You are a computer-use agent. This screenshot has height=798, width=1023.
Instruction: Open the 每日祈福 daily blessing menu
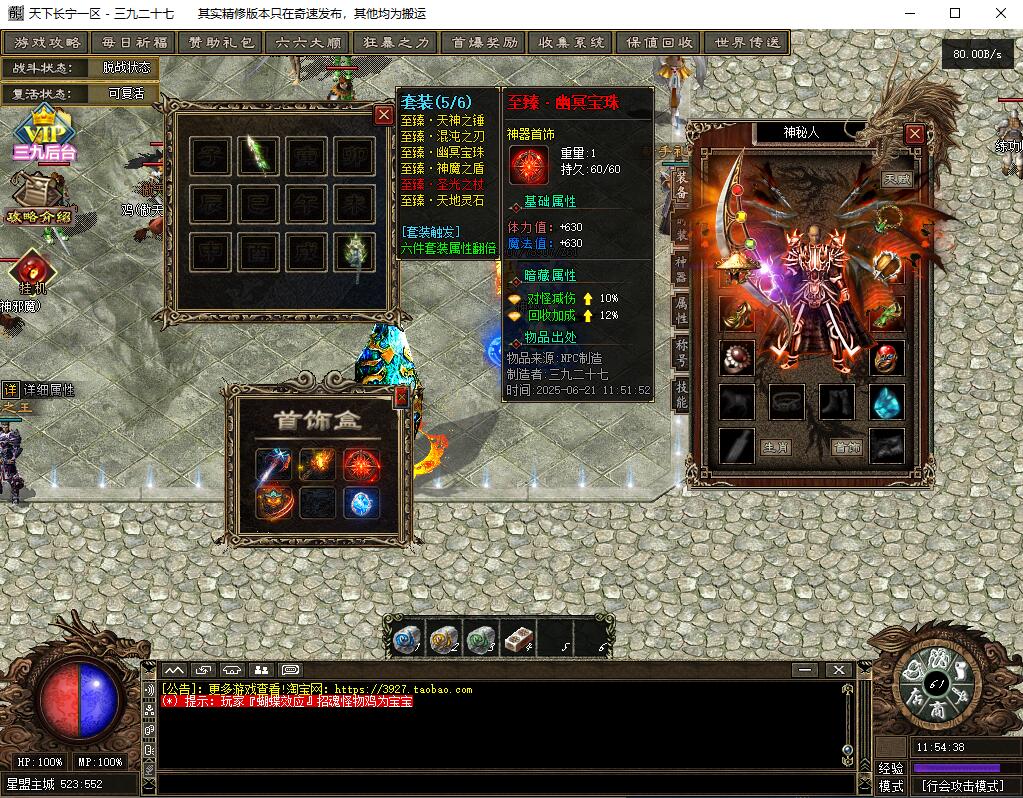[x=133, y=43]
